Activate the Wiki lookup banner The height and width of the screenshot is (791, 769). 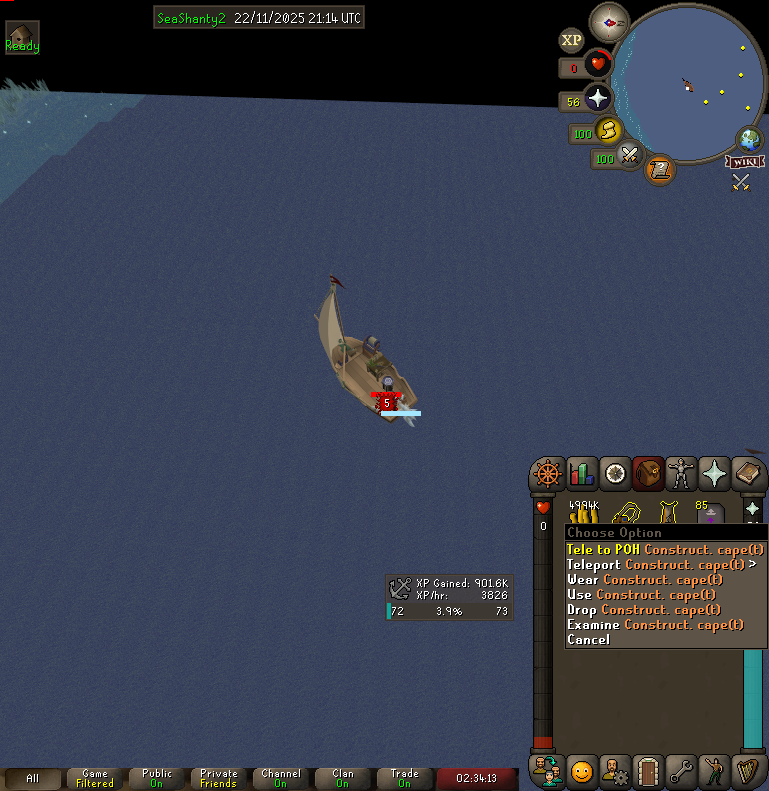(x=745, y=162)
